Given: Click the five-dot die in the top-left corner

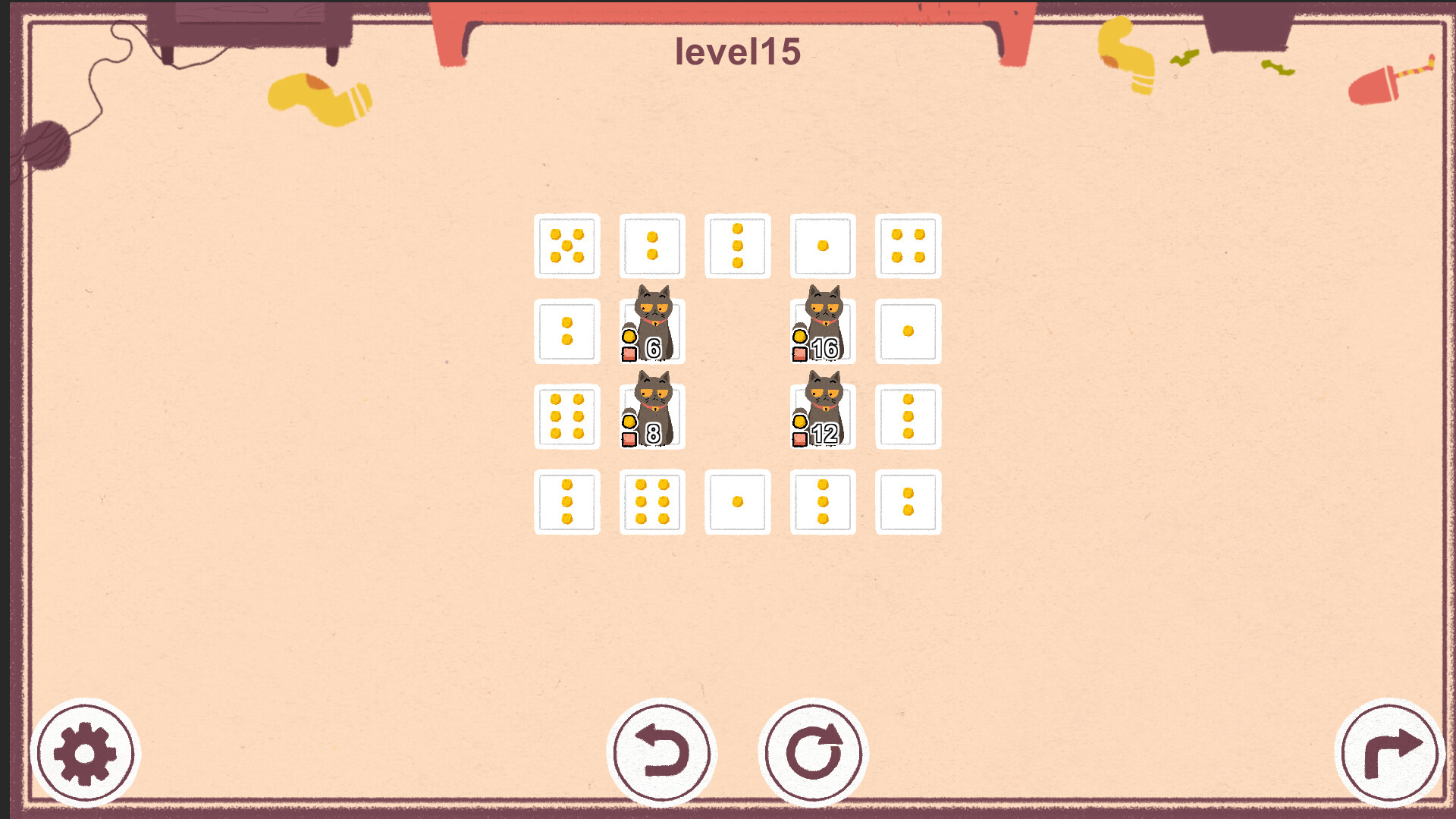Looking at the screenshot, I should 566,246.
